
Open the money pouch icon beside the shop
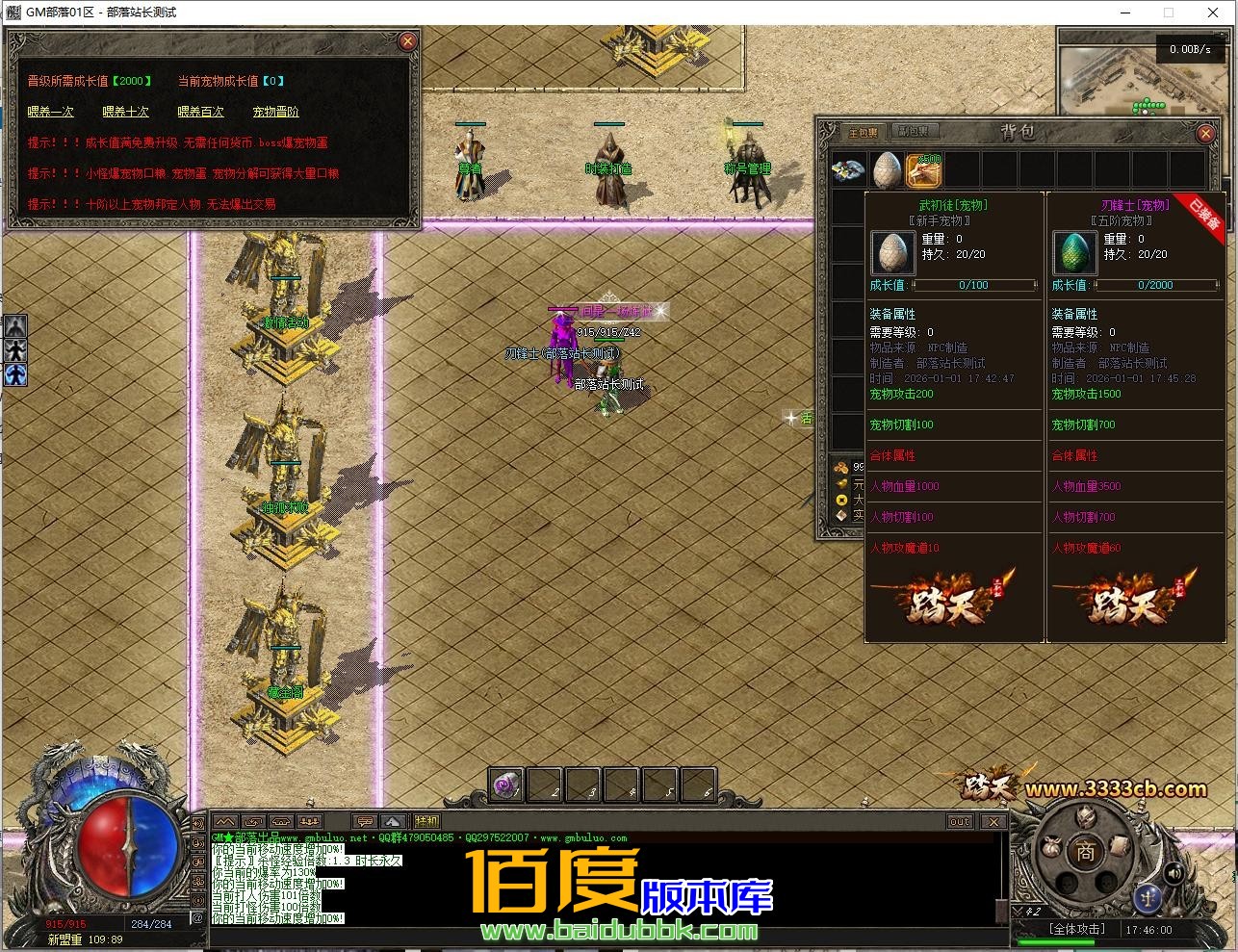tap(1051, 847)
